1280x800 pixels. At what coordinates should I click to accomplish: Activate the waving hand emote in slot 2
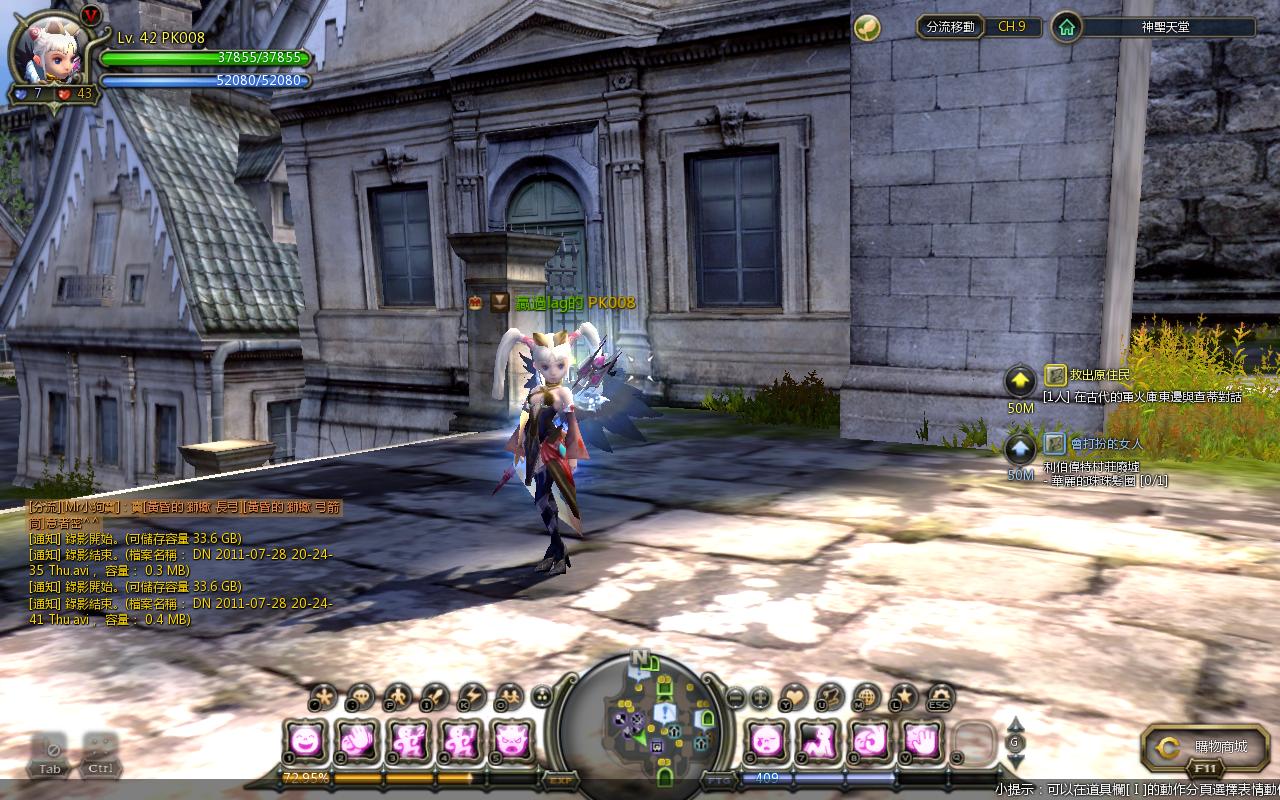click(356, 741)
